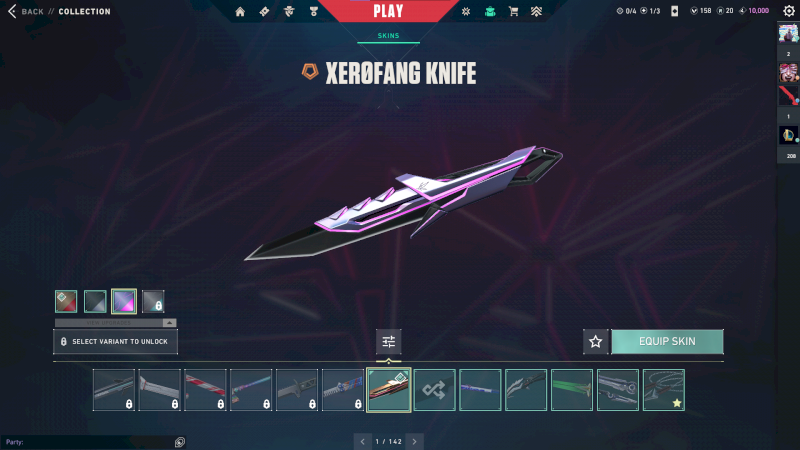The image size is (800, 450).
Task: Open the skin filter options
Action: 389,342
